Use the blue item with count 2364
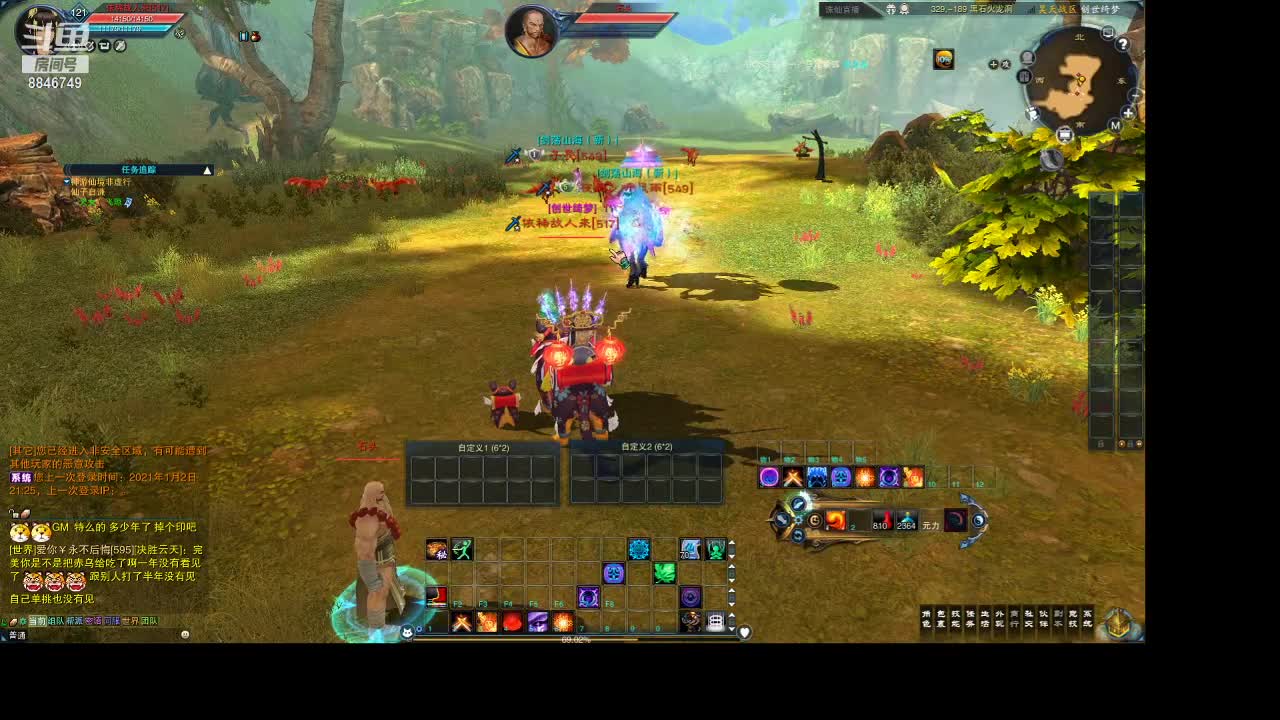 [906, 520]
